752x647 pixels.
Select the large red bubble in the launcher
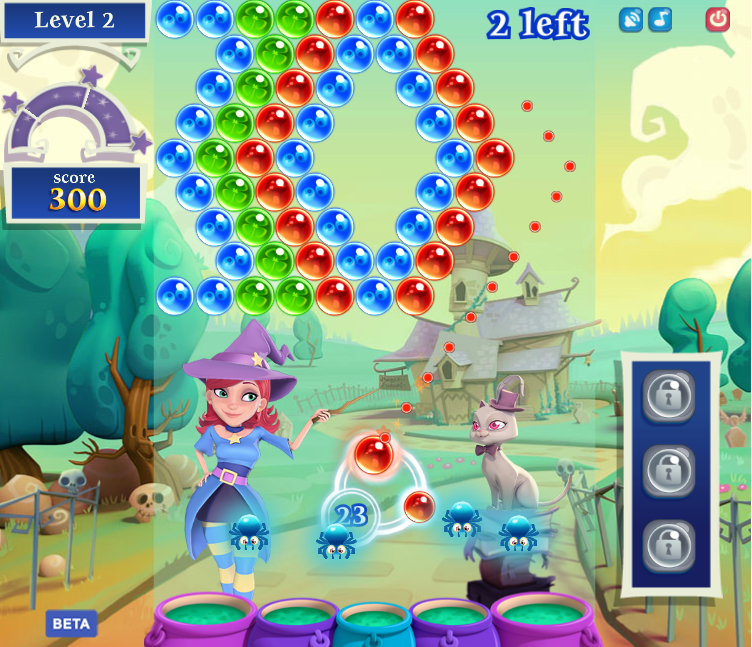point(373,455)
